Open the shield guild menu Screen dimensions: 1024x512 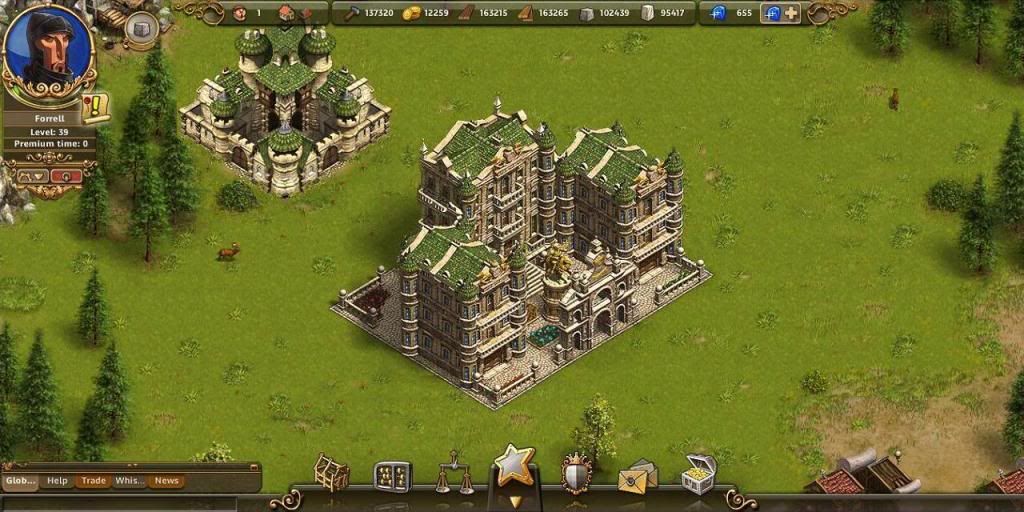coord(576,473)
